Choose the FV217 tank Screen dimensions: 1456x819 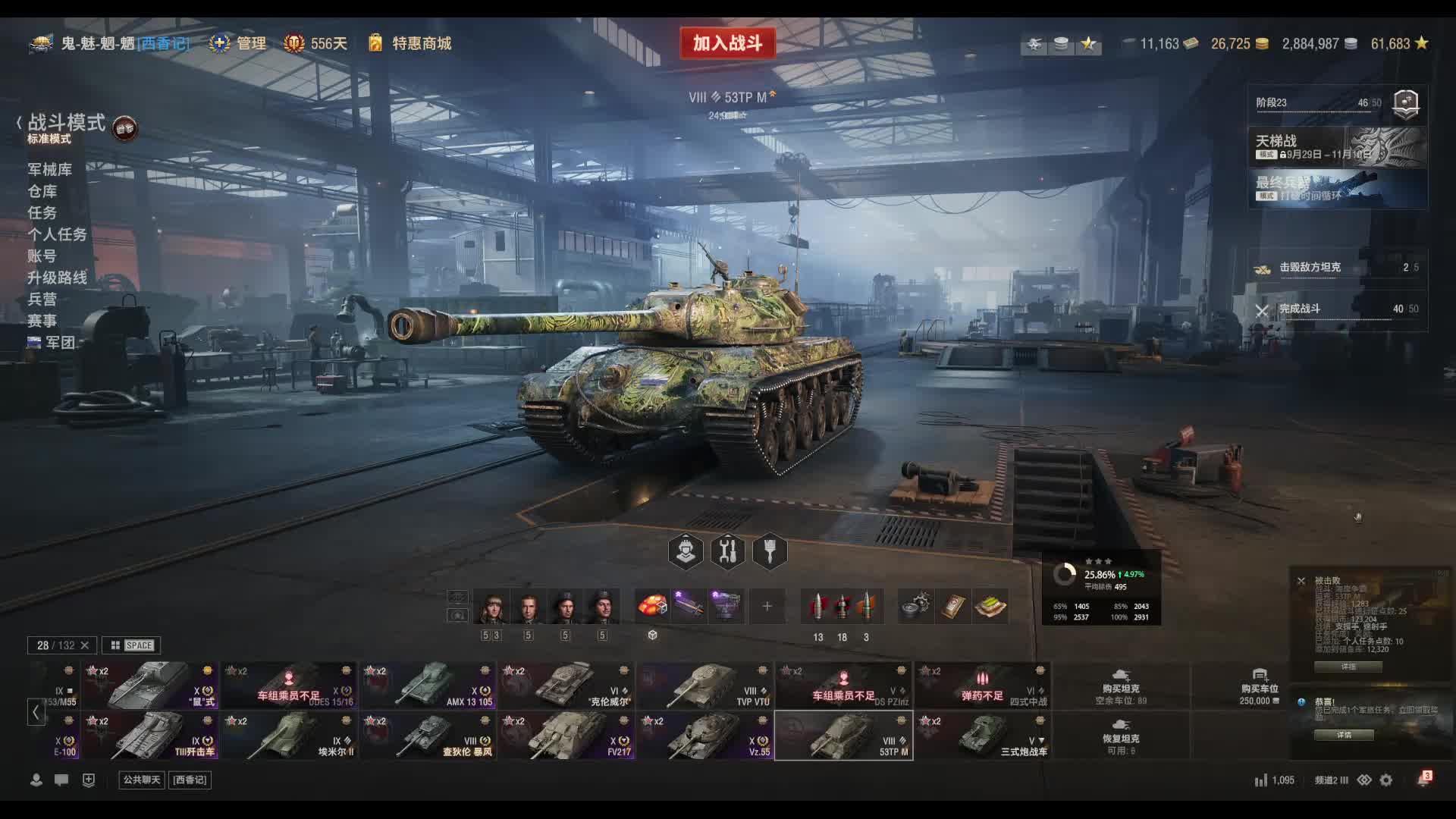[566, 736]
